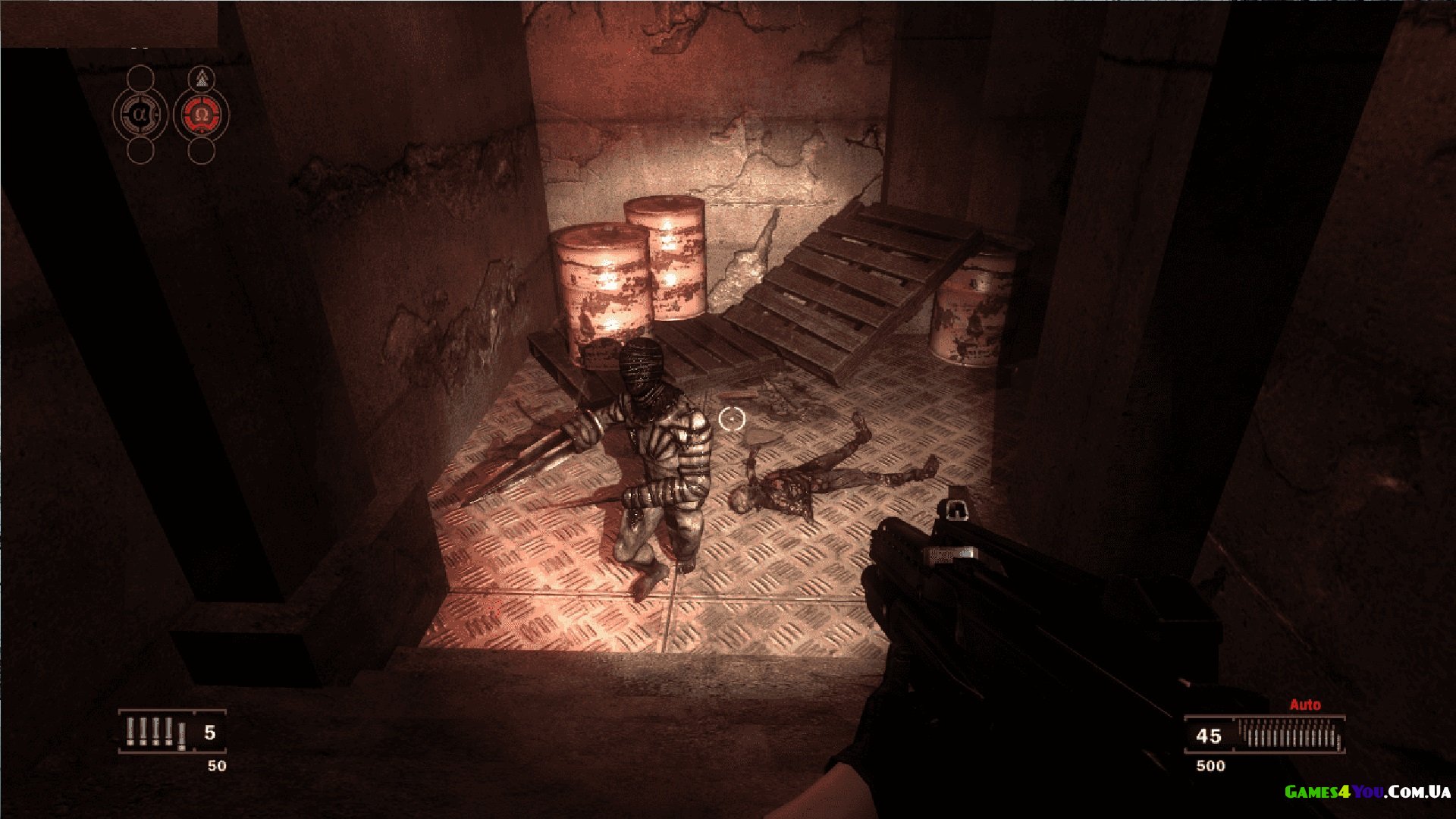Image resolution: width=1456 pixels, height=819 pixels.
Task: Open the Games4You.Com.UA watermark link
Action: [x=1367, y=792]
